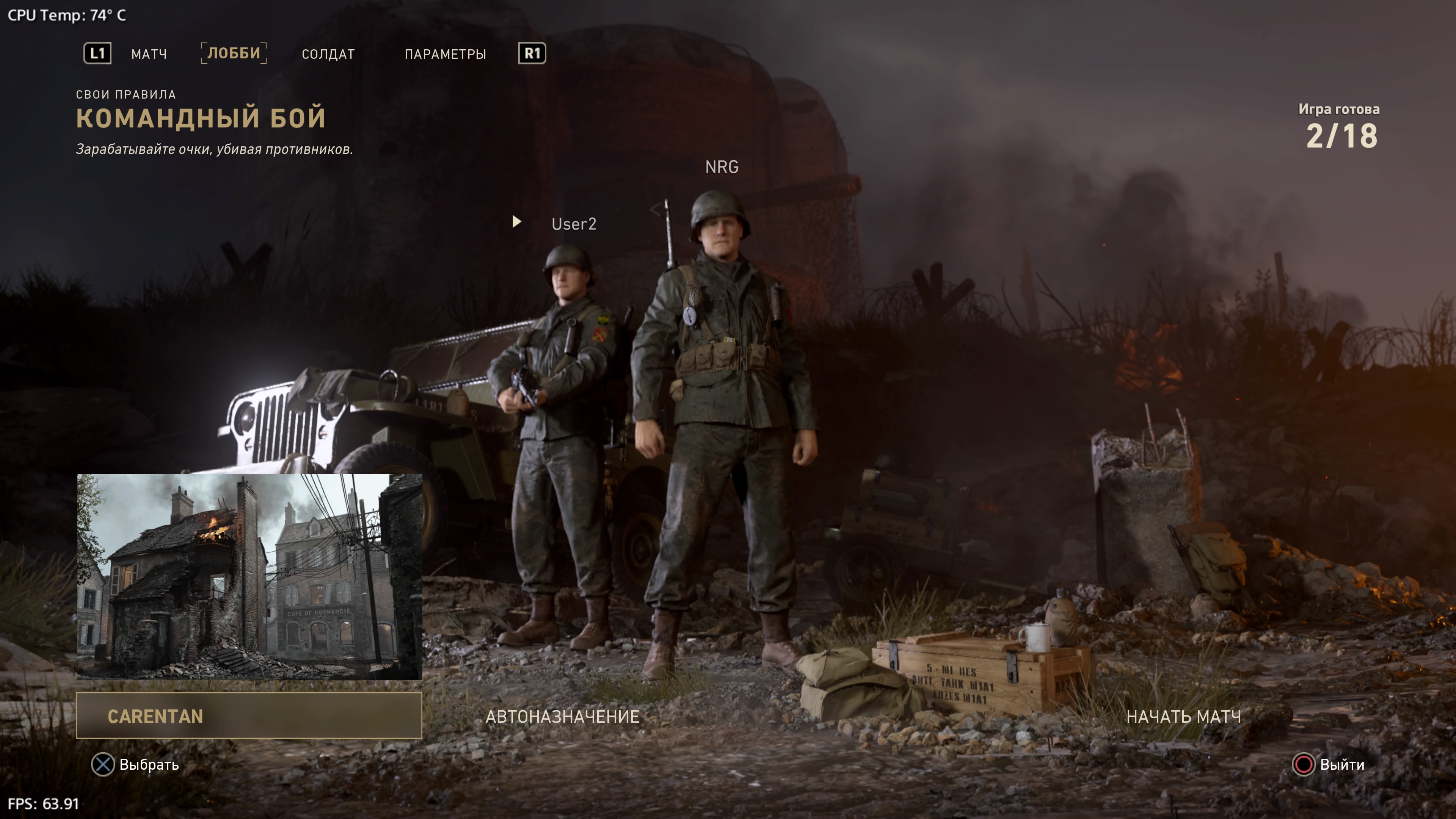Click the Carentan map preview thumbnail

tap(249, 576)
